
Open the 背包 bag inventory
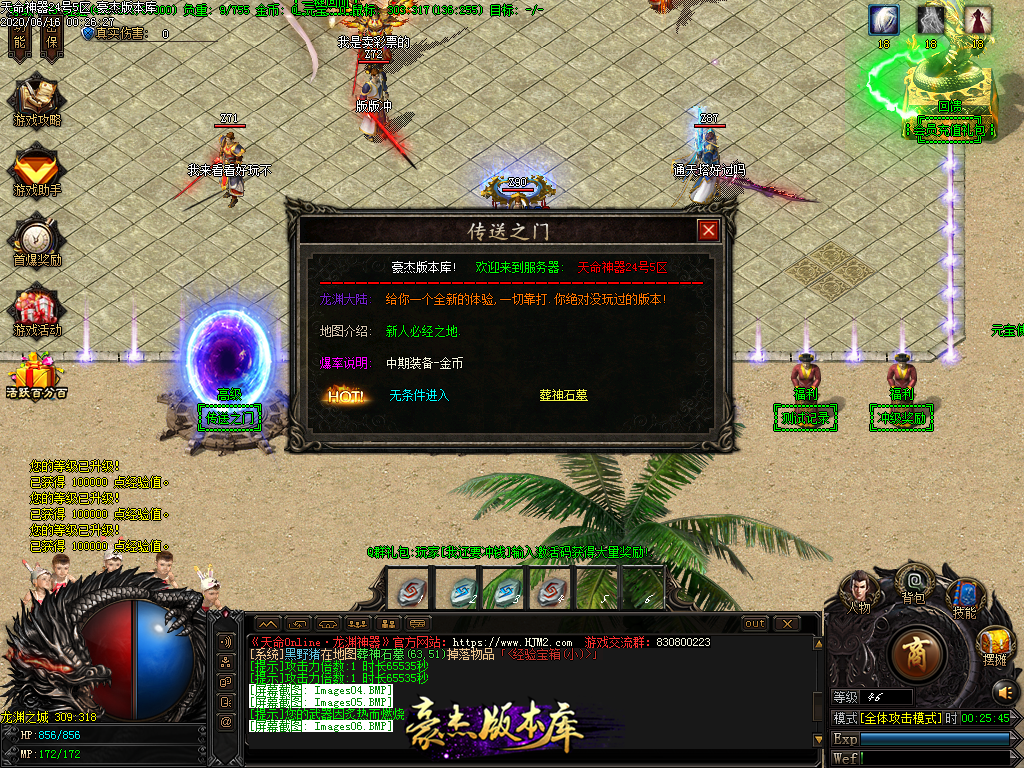912,581
